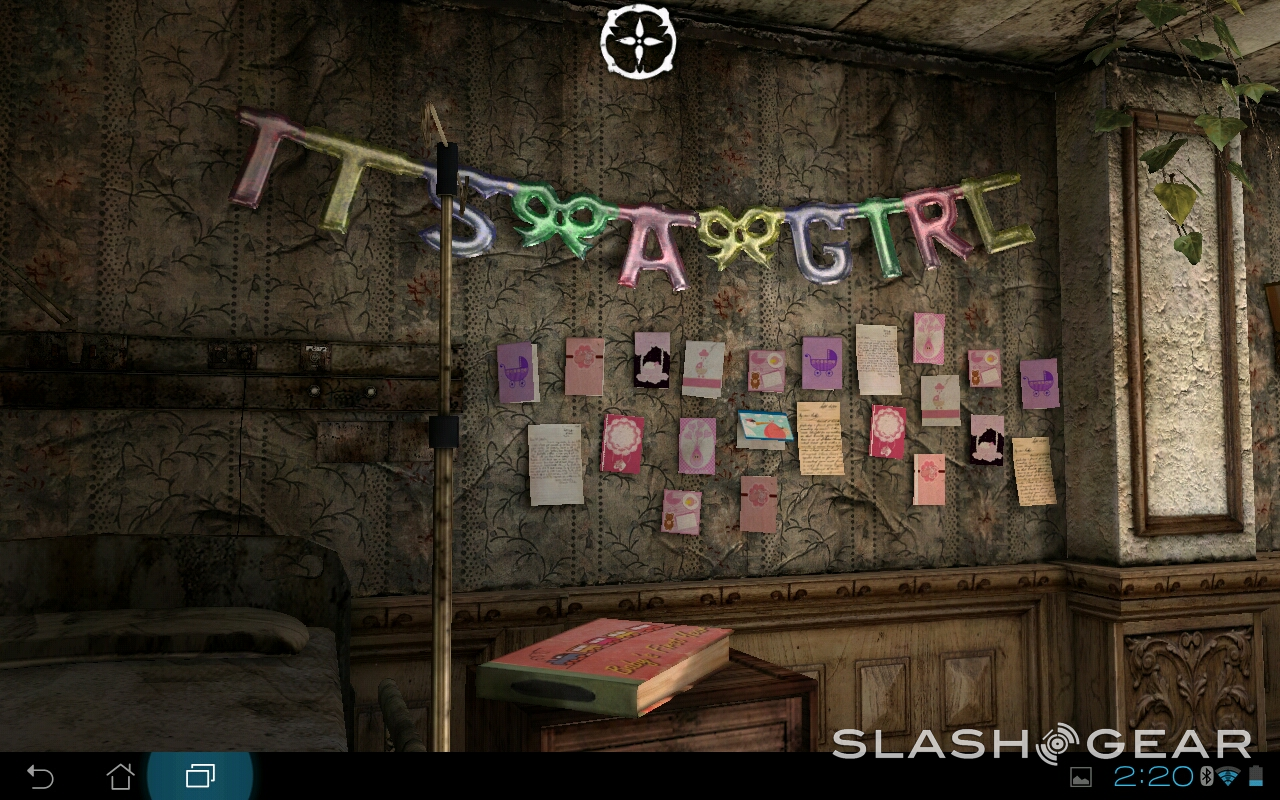
Task: Open the system clock status area
Action: 1153,777
